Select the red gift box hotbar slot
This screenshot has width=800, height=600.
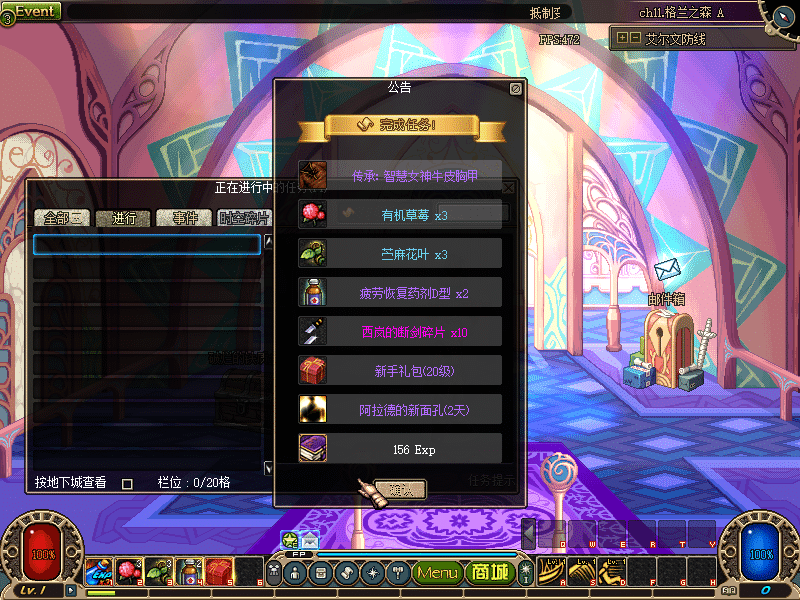tap(219, 572)
